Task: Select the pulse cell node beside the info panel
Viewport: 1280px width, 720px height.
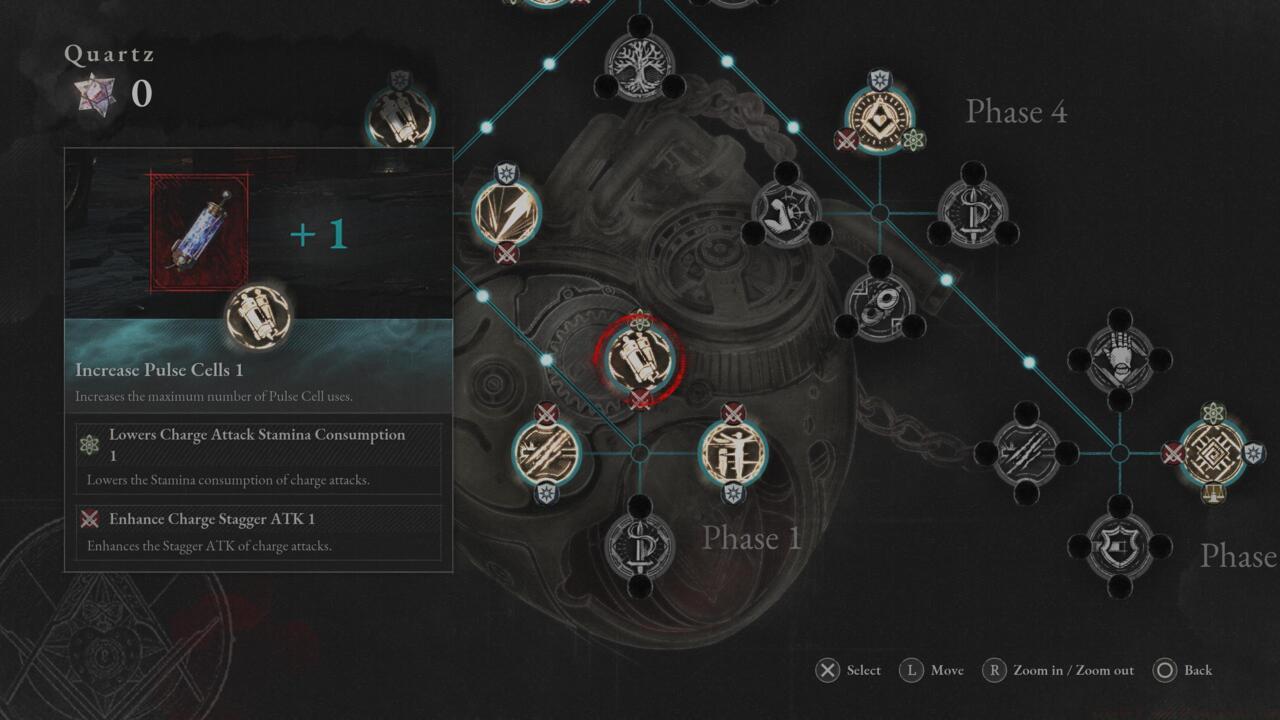Action: tap(399, 118)
